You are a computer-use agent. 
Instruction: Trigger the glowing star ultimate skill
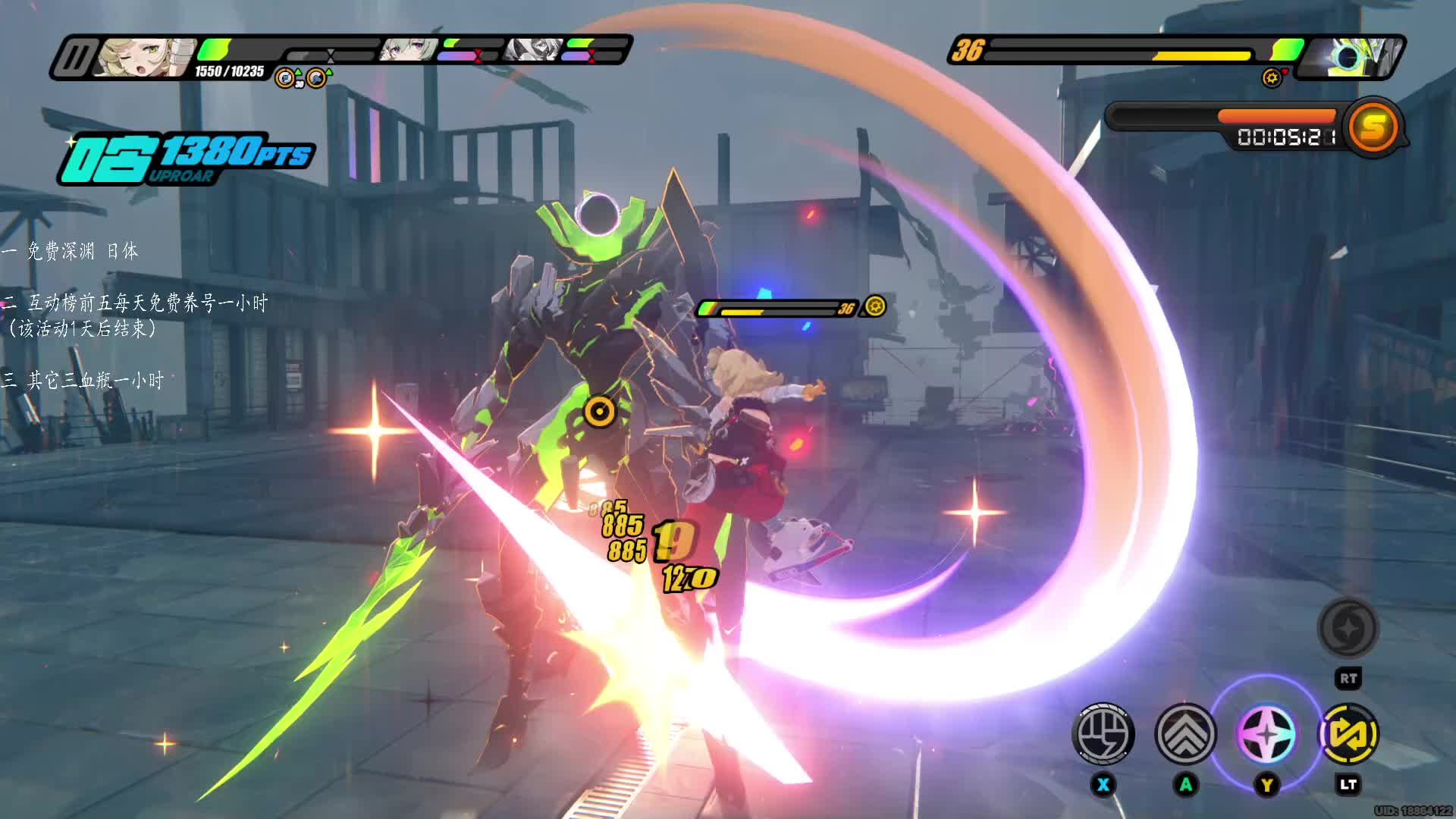point(1266,734)
